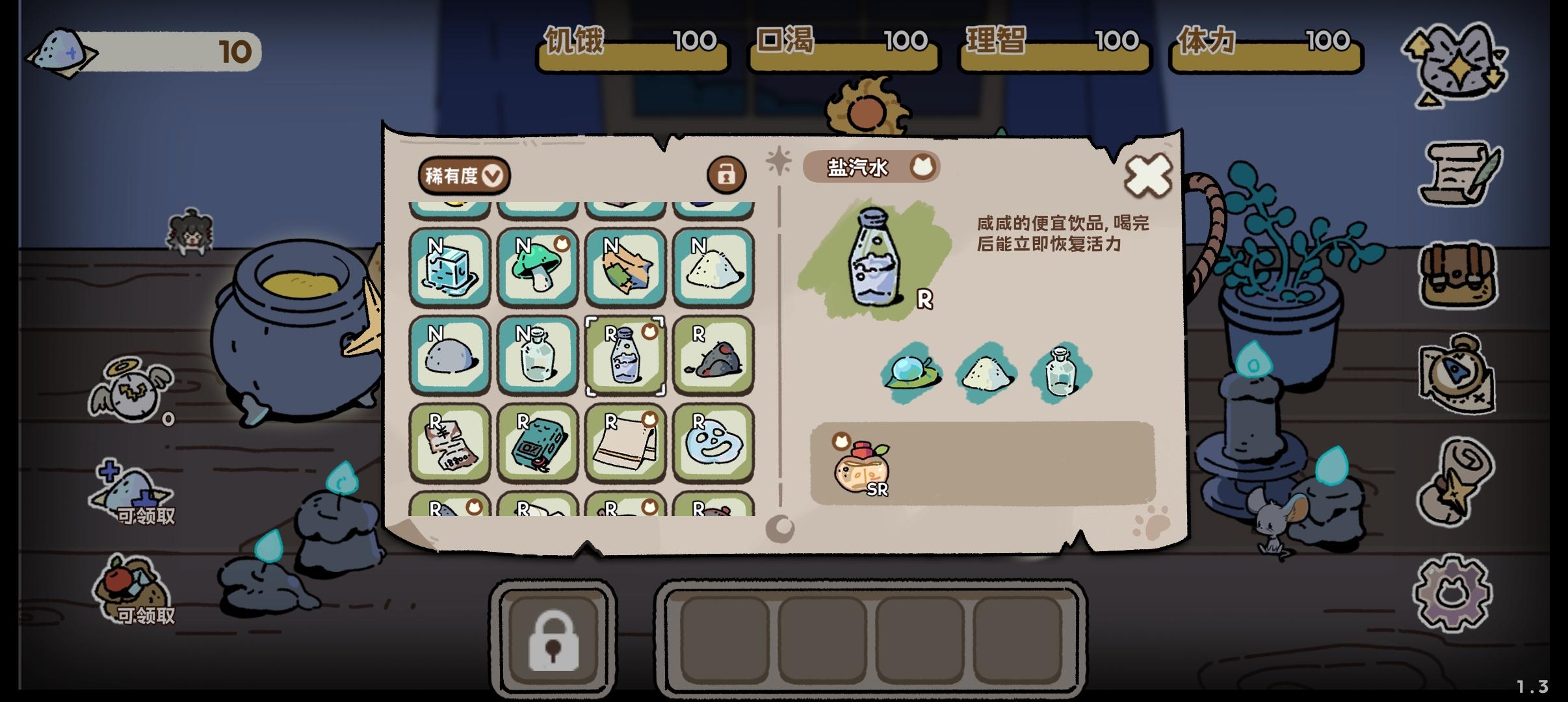Image resolution: width=1568 pixels, height=702 pixels.
Task: Select the 盐汽水 salt soda item
Action: (x=625, y=356)
